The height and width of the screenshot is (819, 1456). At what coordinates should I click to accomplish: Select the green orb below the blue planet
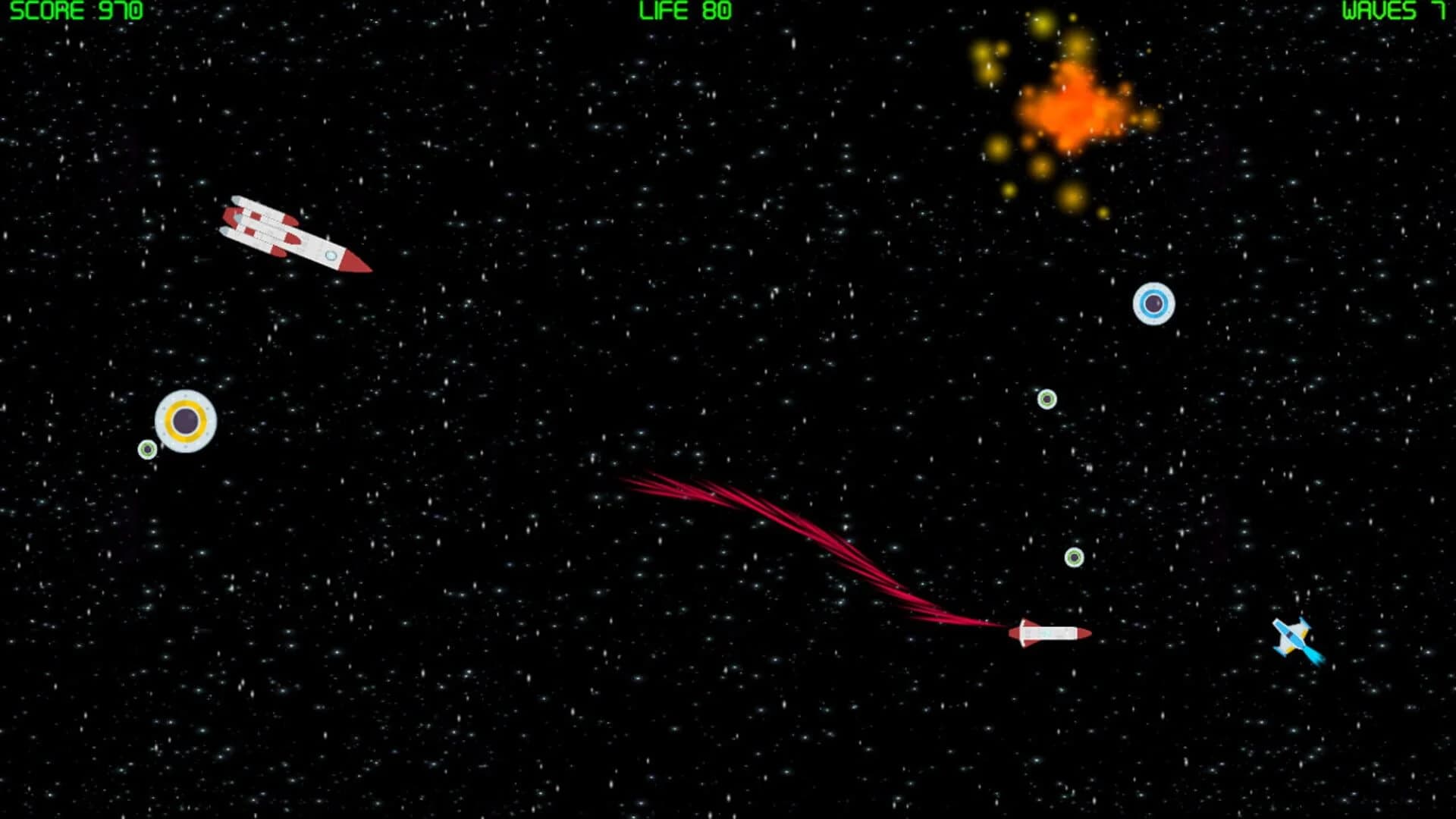coord(1046,397)
